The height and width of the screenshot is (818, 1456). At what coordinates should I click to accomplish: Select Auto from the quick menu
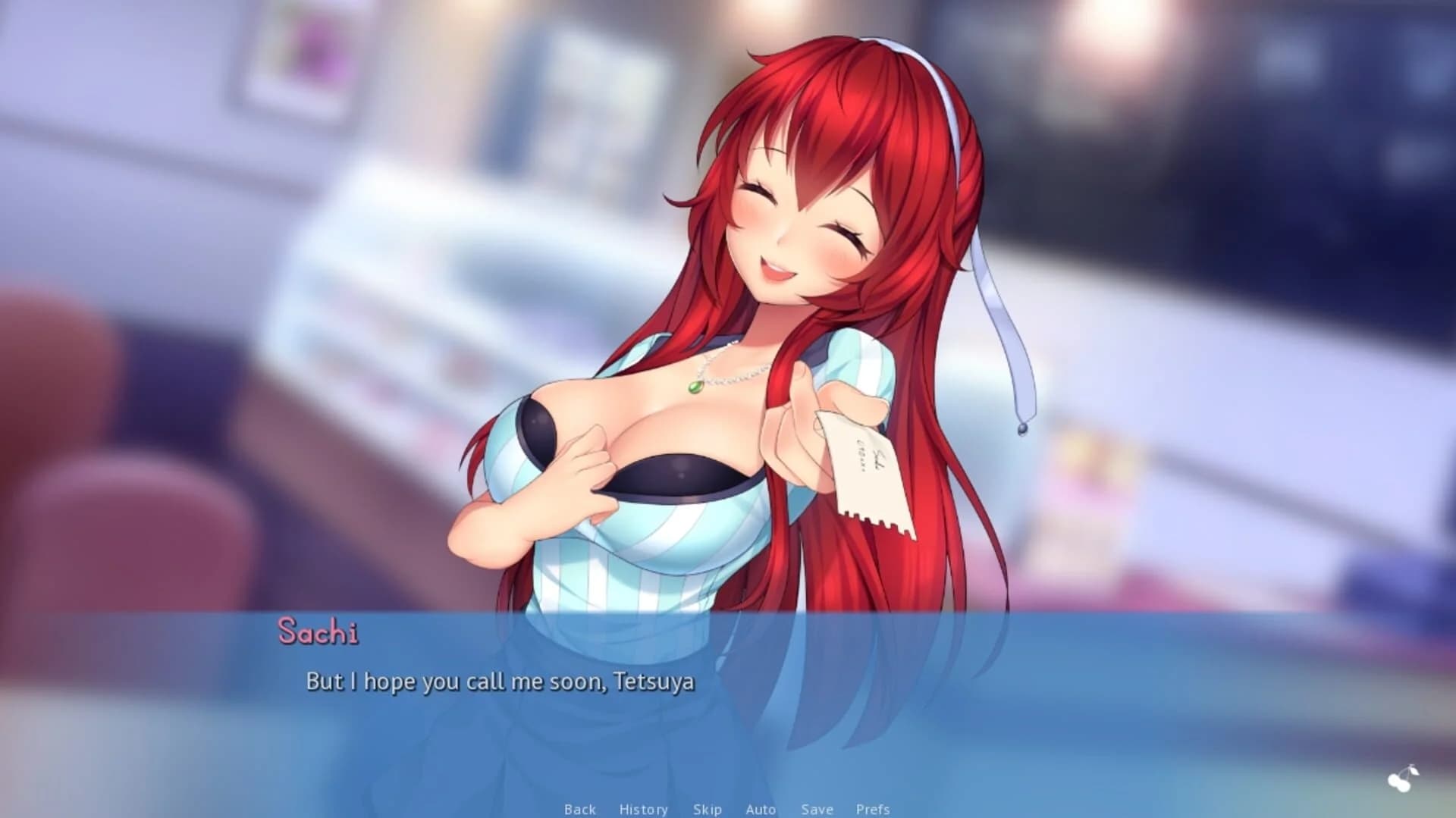pyautogui.click(x=760, y=808)
